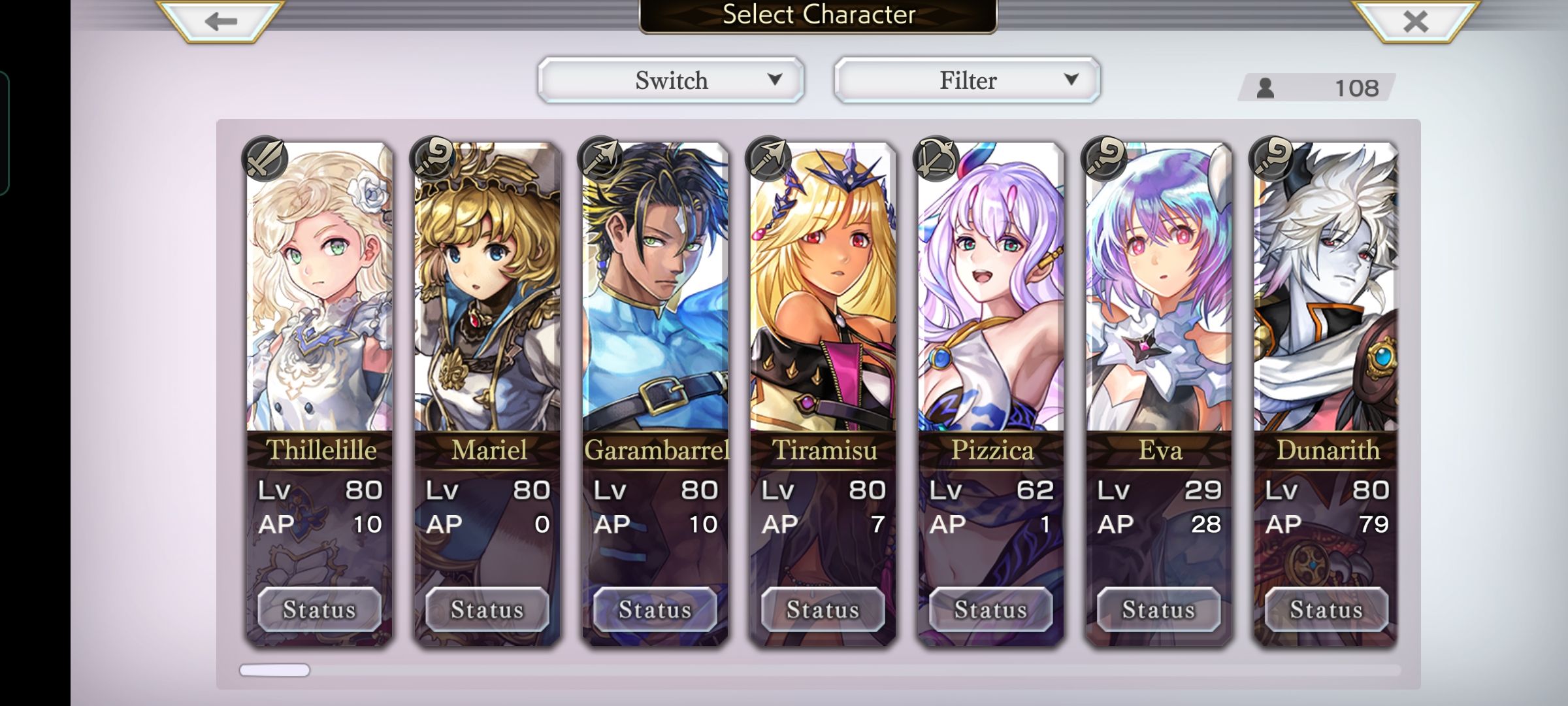View the Status of Eva
Image resolution: width=1568 pixels, height=706 pixels.
pos(1159,609)
